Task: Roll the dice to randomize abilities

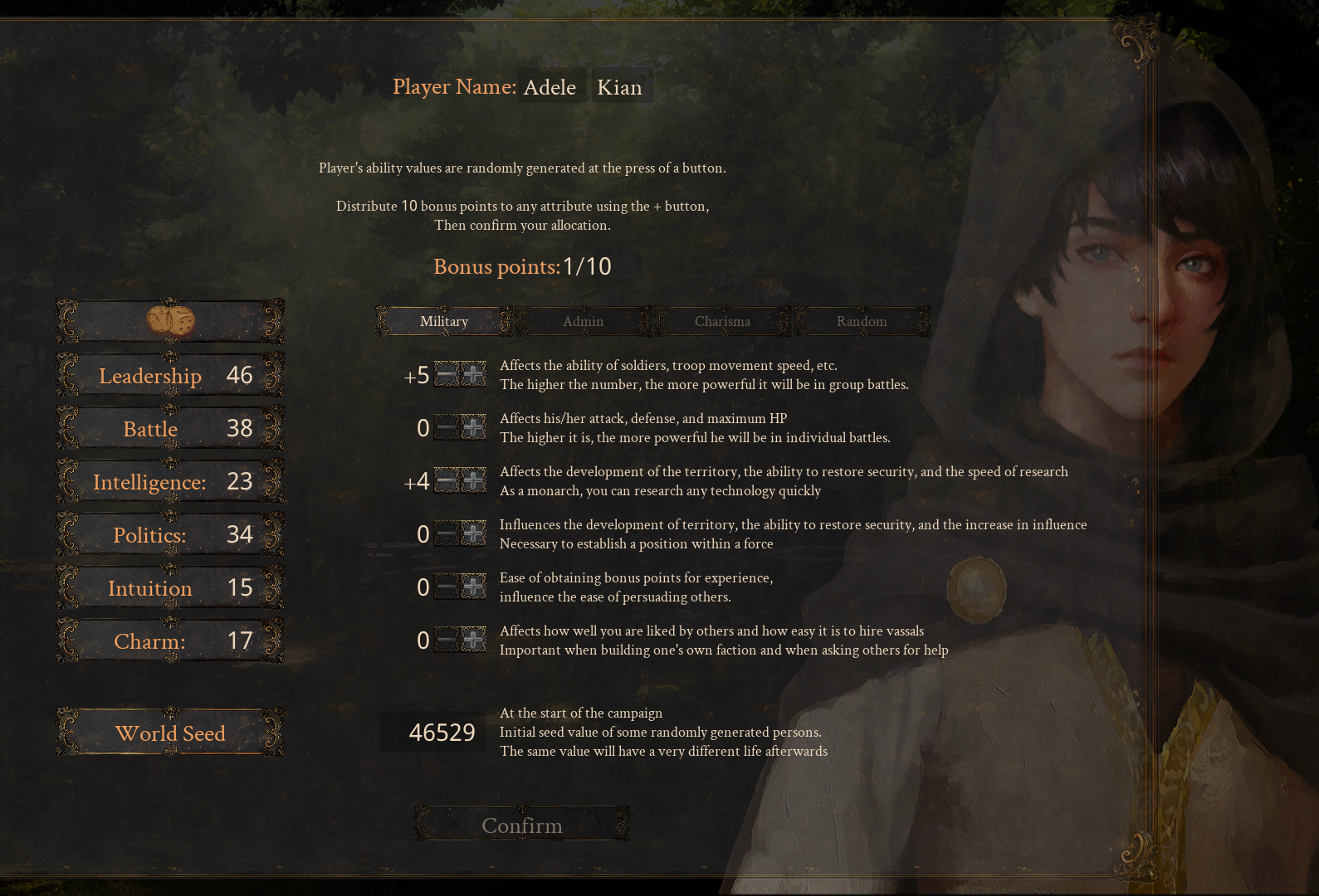Action: pos(170,322)
